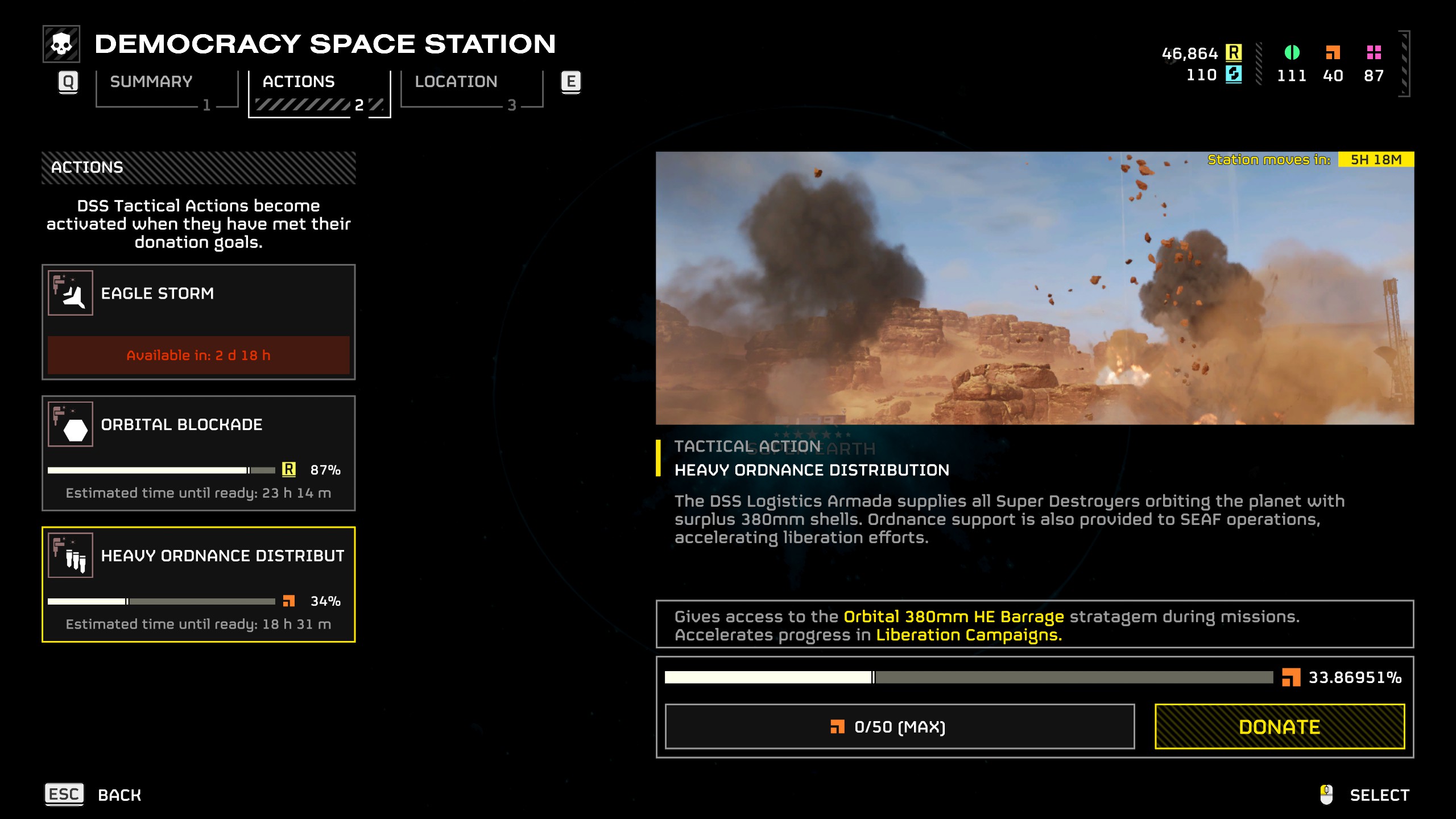Click the yellow Donate button

[x=1279, y=726]
